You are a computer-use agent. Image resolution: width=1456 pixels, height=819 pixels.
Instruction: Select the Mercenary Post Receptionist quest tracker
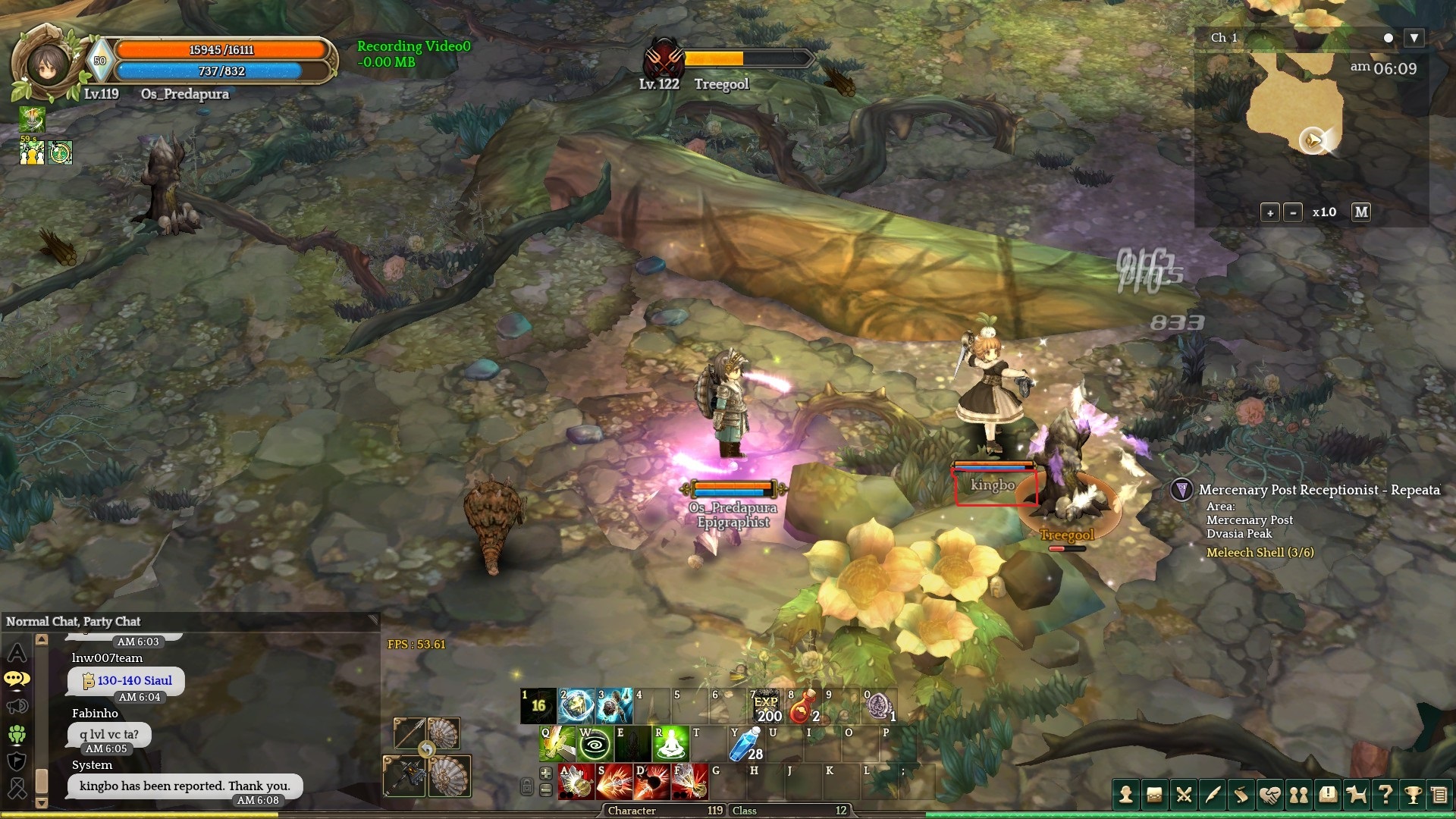coord(1319,490)
